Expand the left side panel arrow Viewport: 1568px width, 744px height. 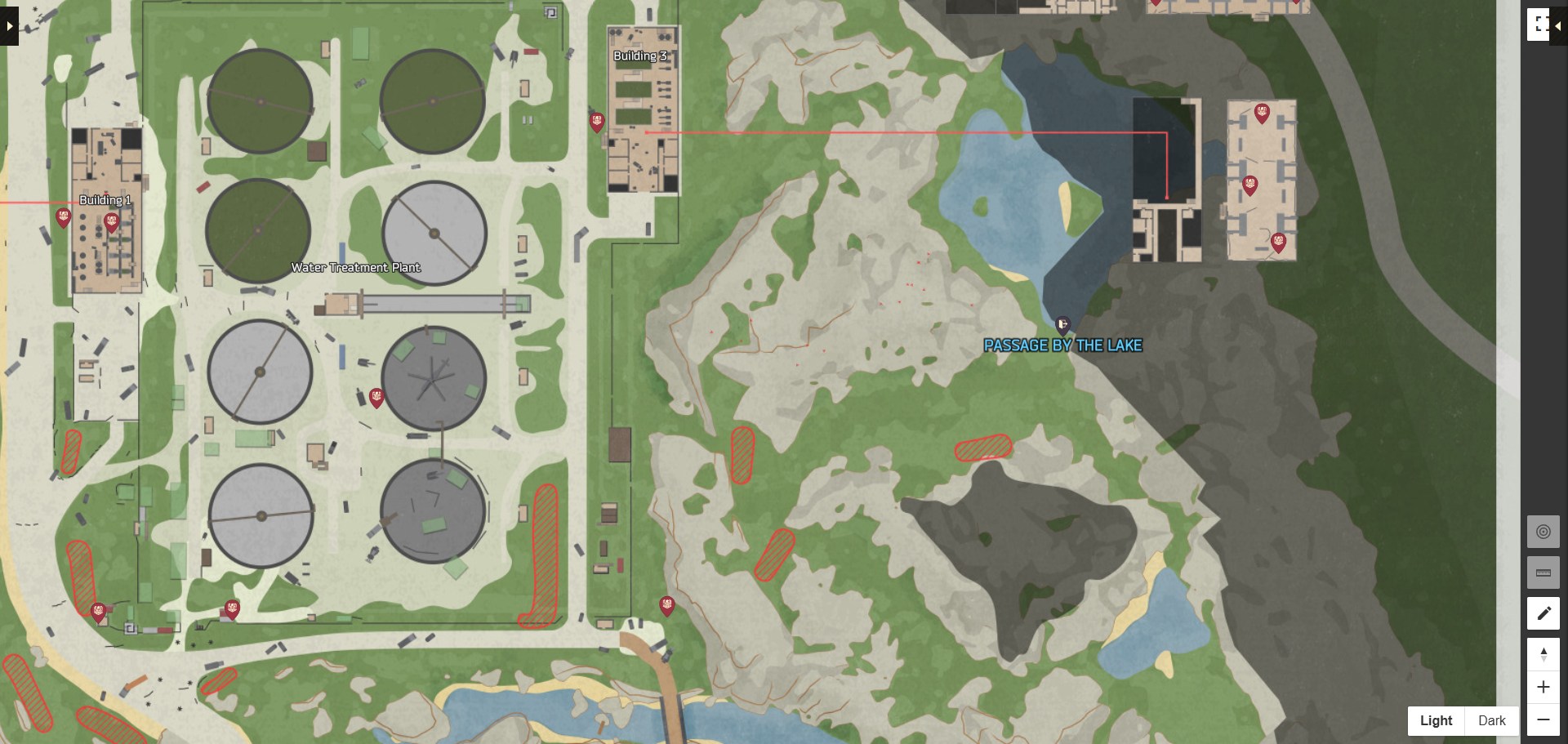point(9,26)
